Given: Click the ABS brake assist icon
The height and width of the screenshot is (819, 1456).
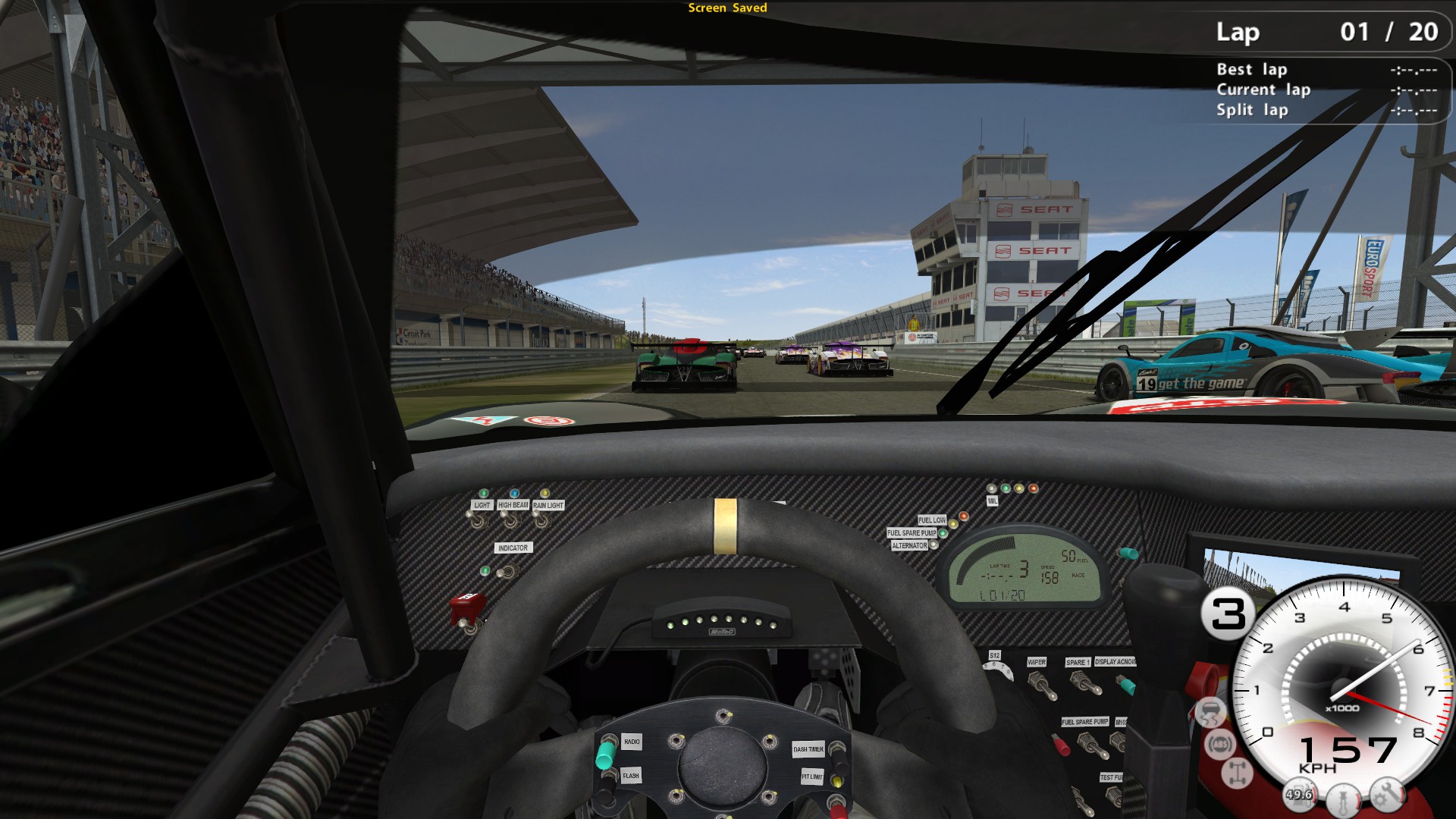Looking at the screenshot, I should coord(1219,745).
